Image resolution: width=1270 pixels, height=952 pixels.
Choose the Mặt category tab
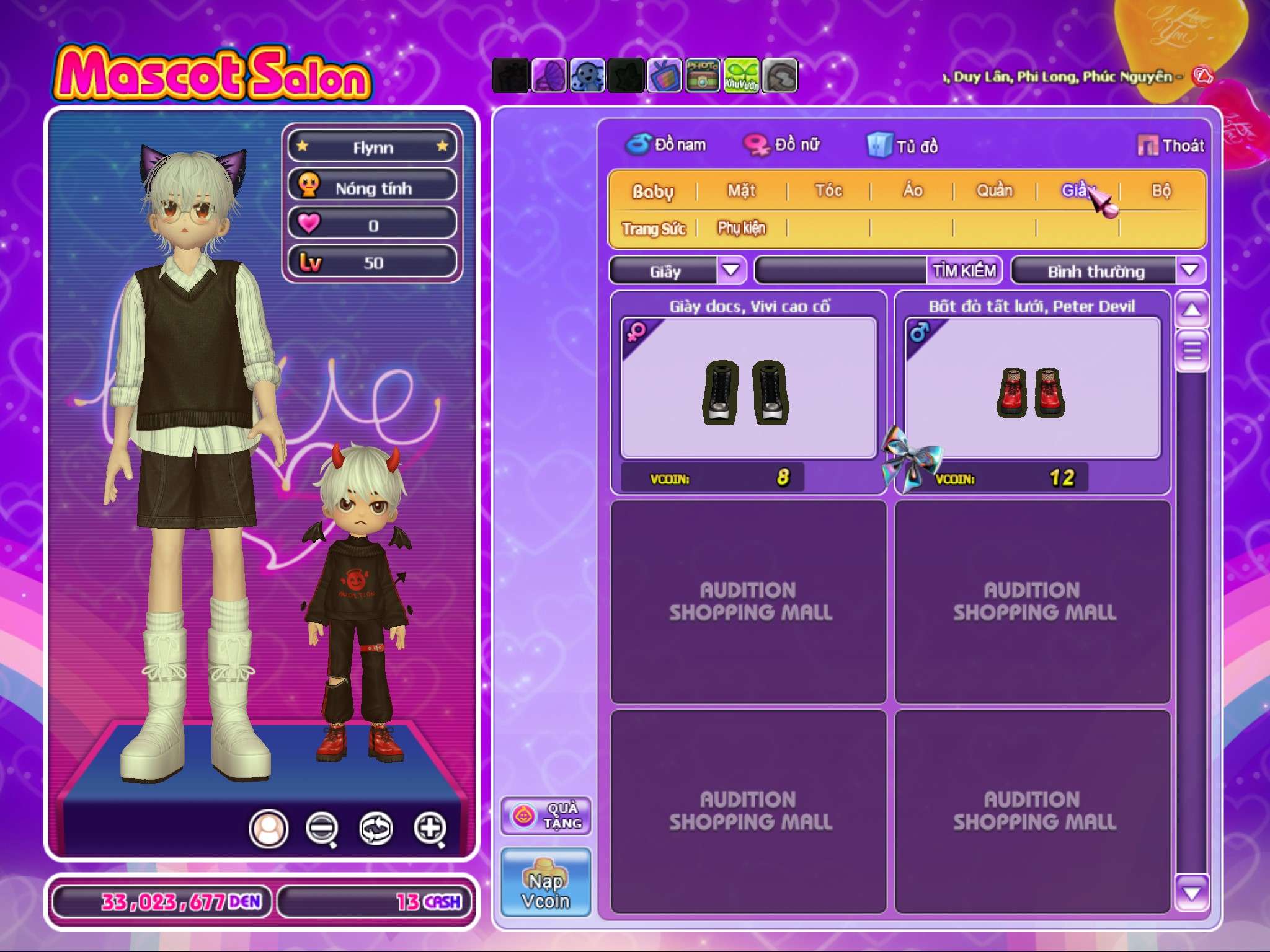pos(742,191)
